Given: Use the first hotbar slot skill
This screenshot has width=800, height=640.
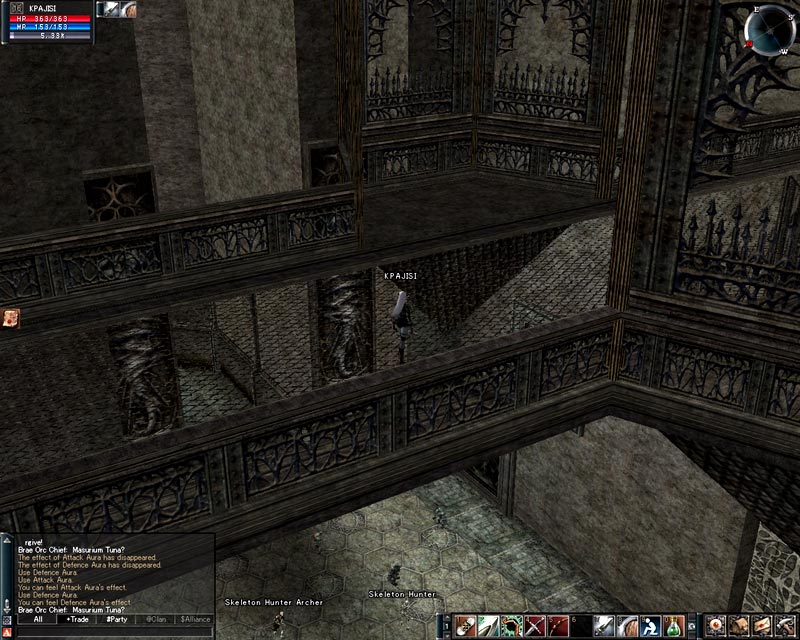Looking at the screenshot, I should tap(464, 626).
